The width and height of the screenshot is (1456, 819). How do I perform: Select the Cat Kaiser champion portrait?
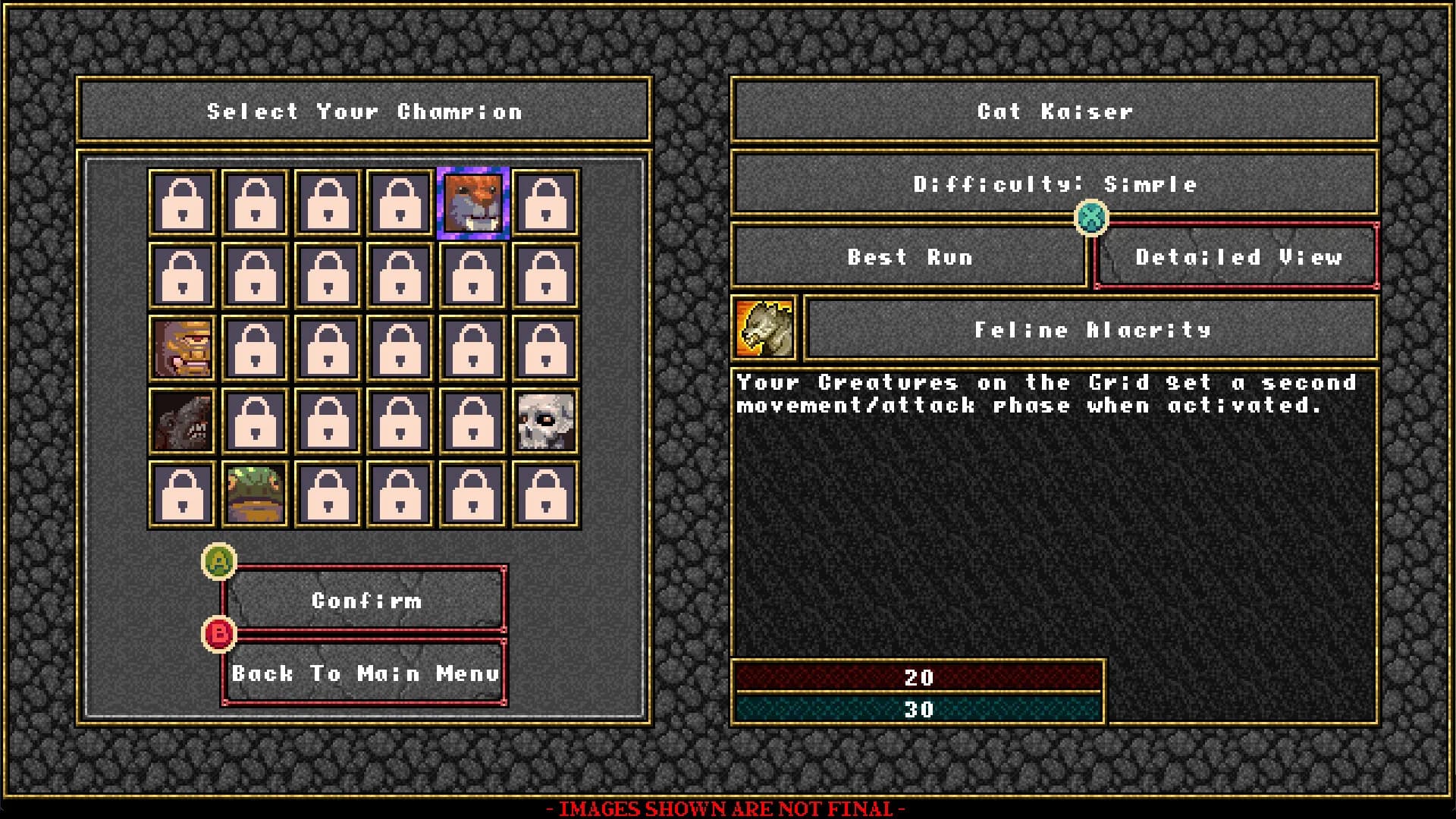click(x=472, y=202)
